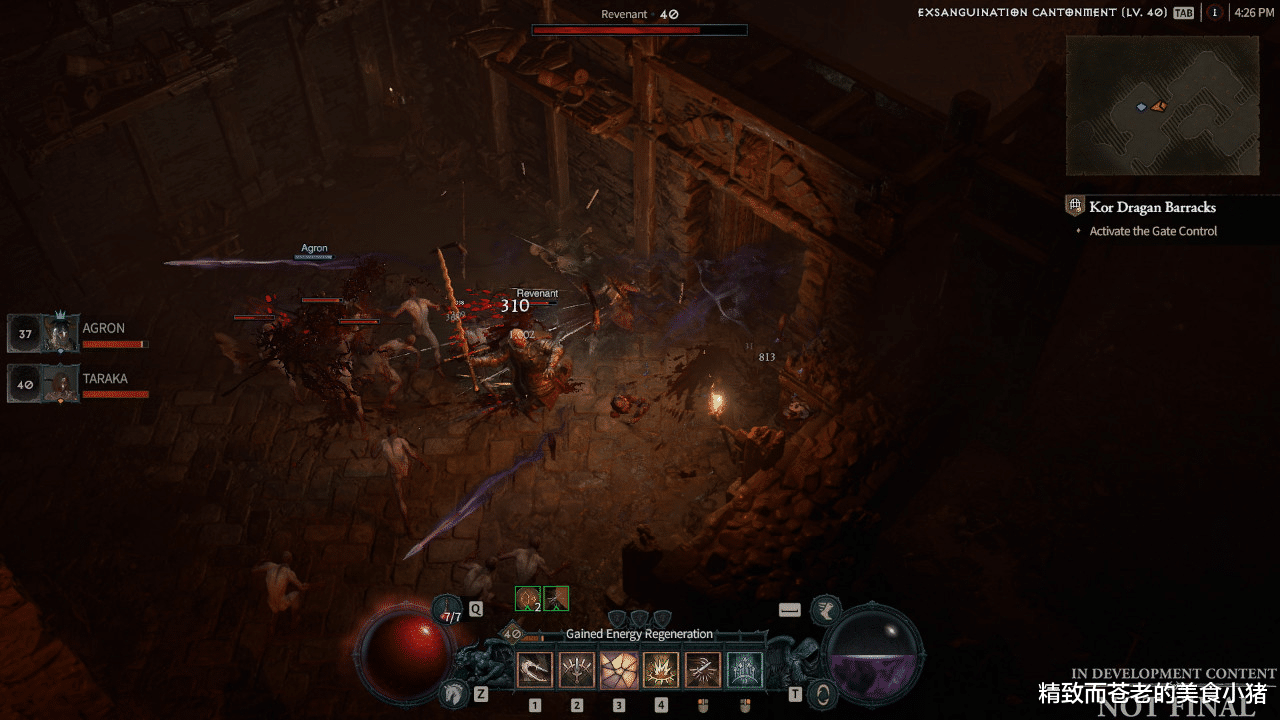
Task: Use the radiating dagger skill in slot 2
Action: [x=577, y=670]
